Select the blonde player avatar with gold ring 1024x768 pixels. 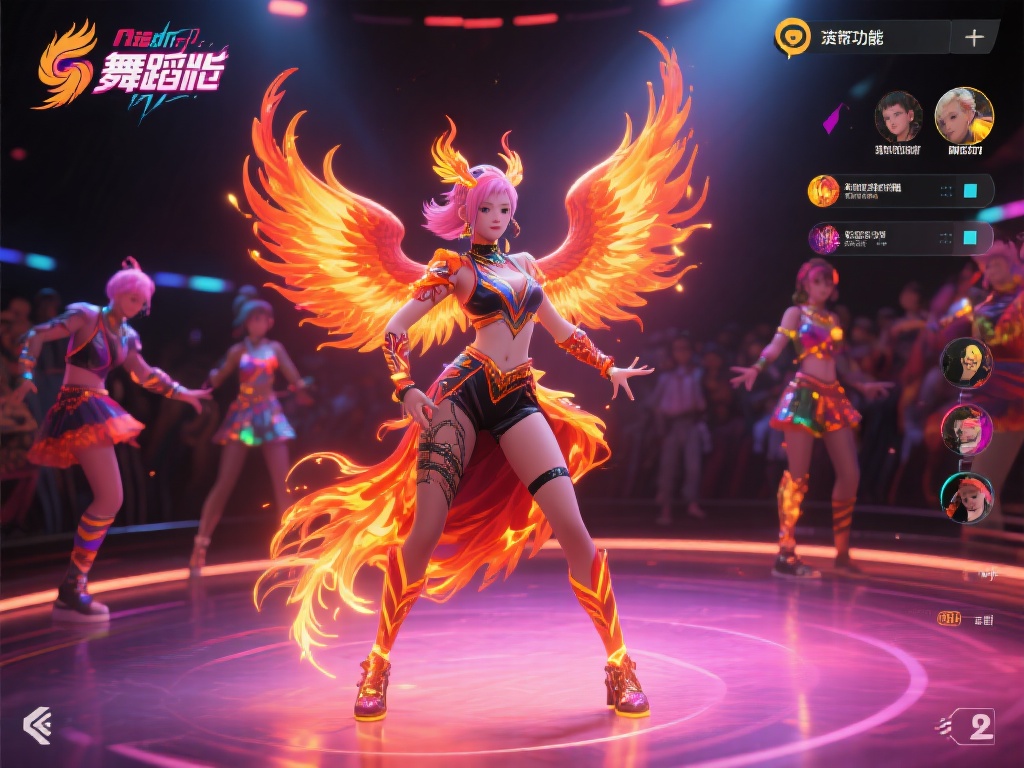point(964,115)
